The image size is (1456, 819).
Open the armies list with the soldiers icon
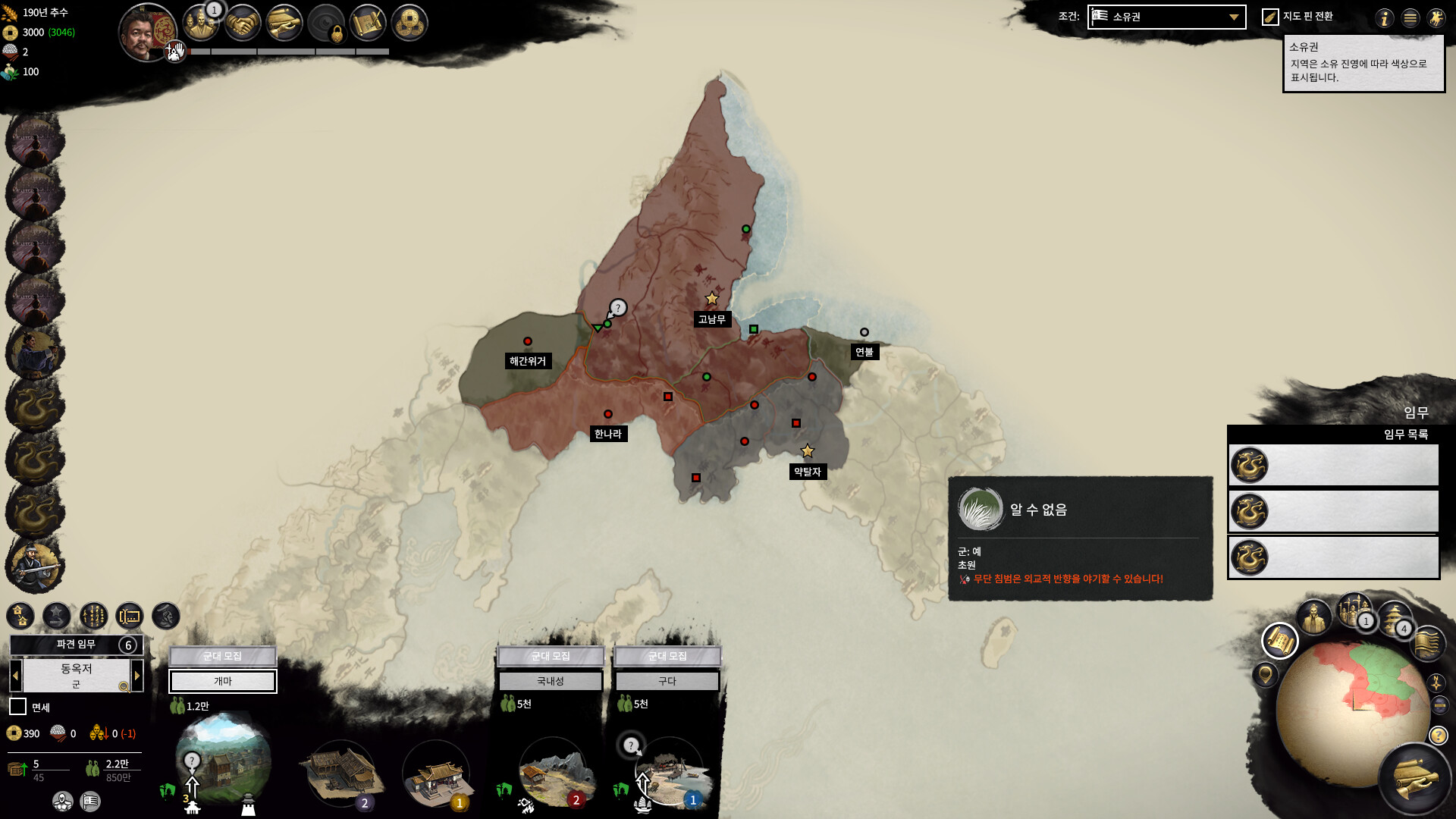[1353, 611]
